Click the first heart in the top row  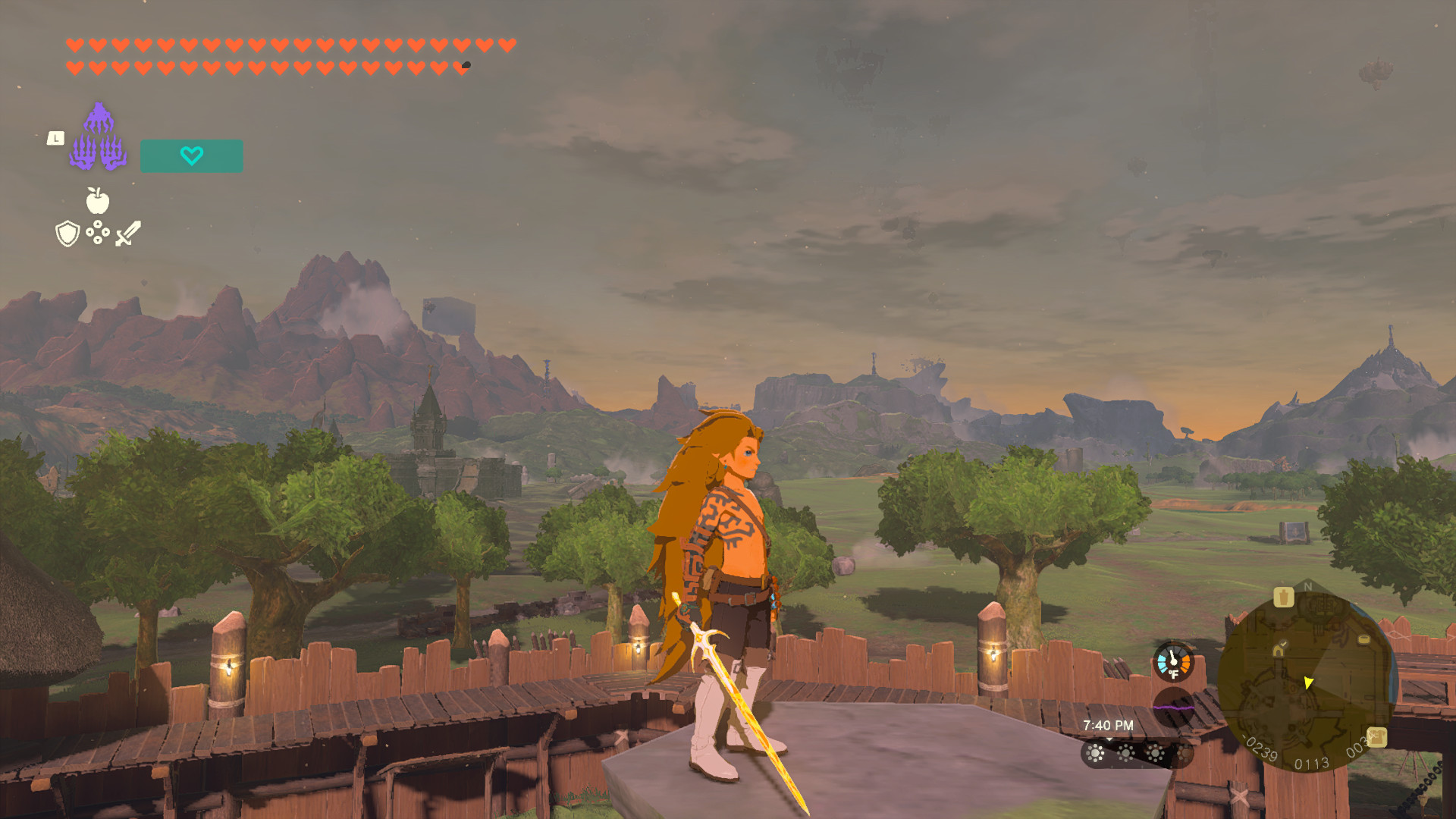[74, 43]
